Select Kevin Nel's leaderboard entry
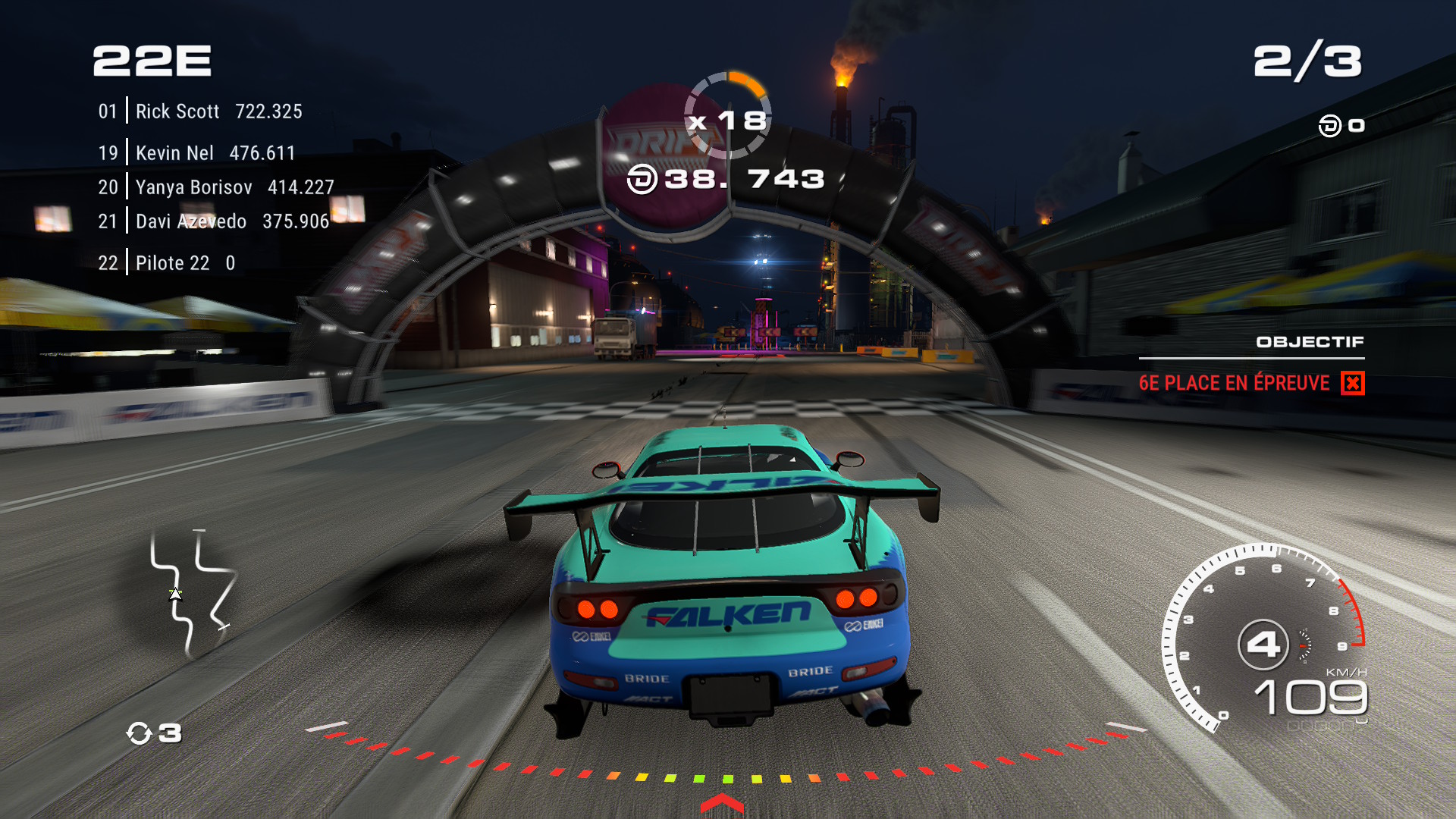This screenshot has height=819, width=1456. pos(196,153)
